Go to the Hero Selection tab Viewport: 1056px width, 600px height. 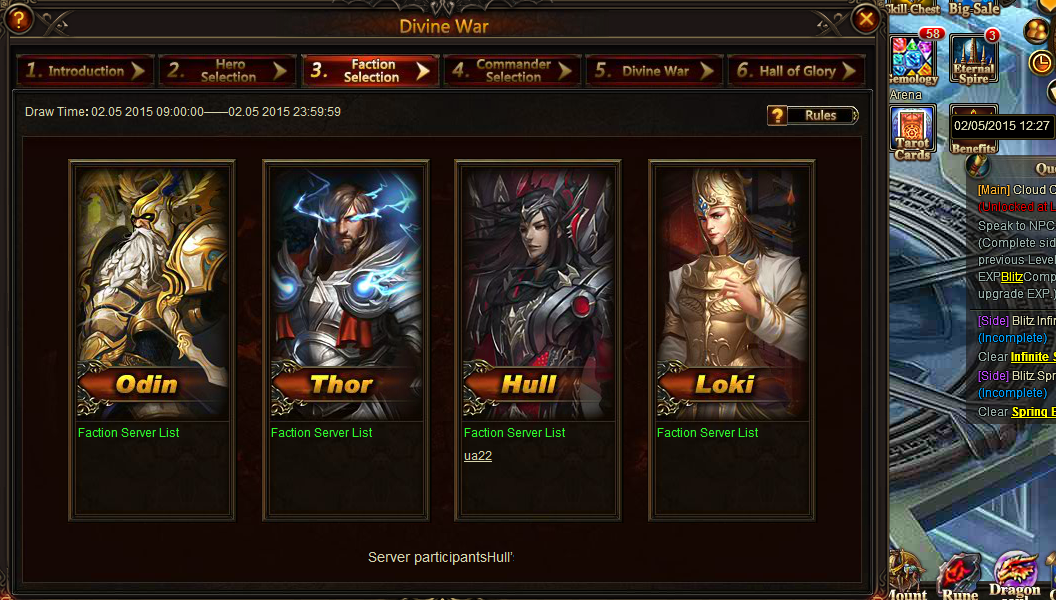pos(227,71)
